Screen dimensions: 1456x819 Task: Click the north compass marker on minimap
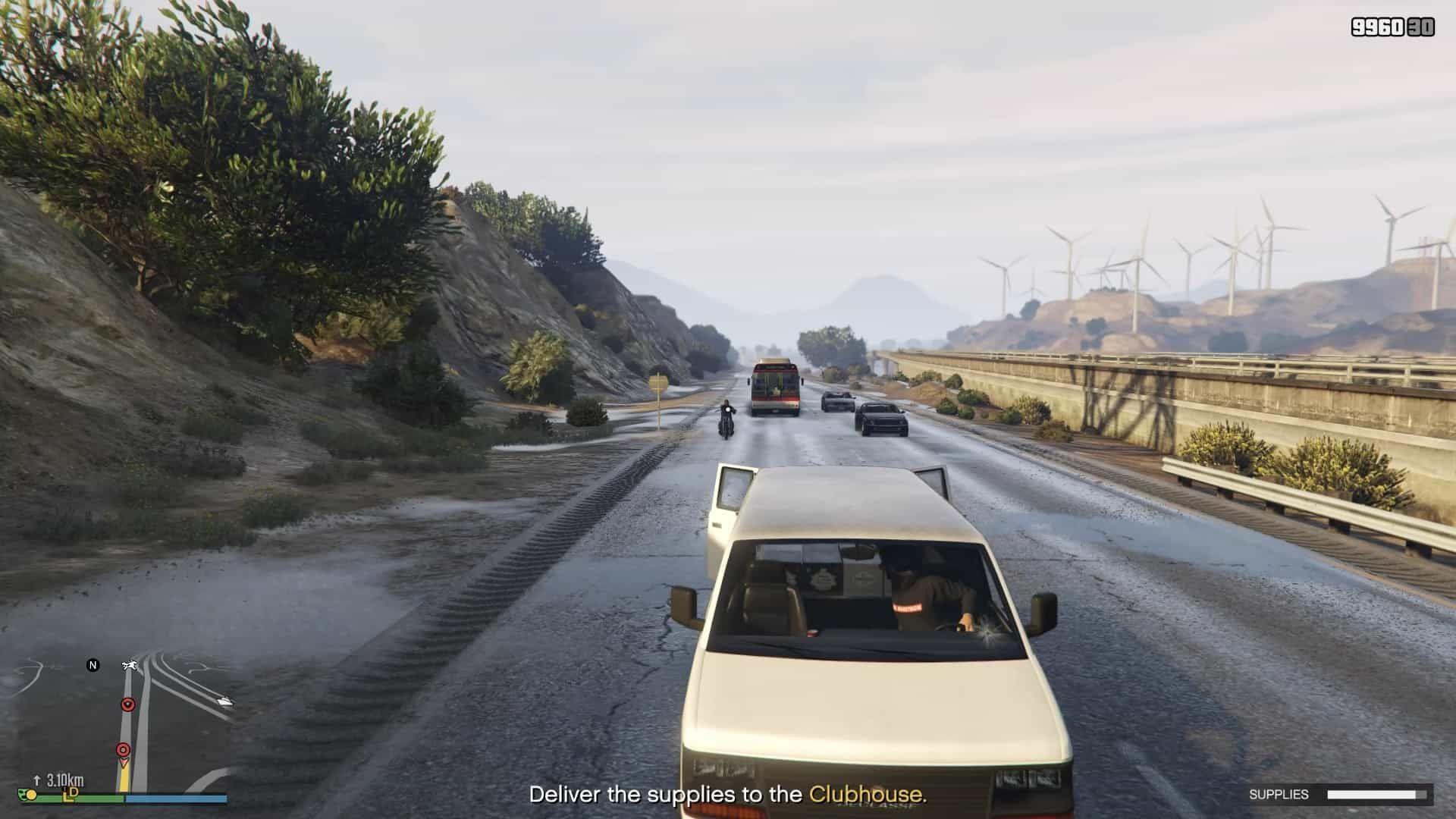coord(93,665)
